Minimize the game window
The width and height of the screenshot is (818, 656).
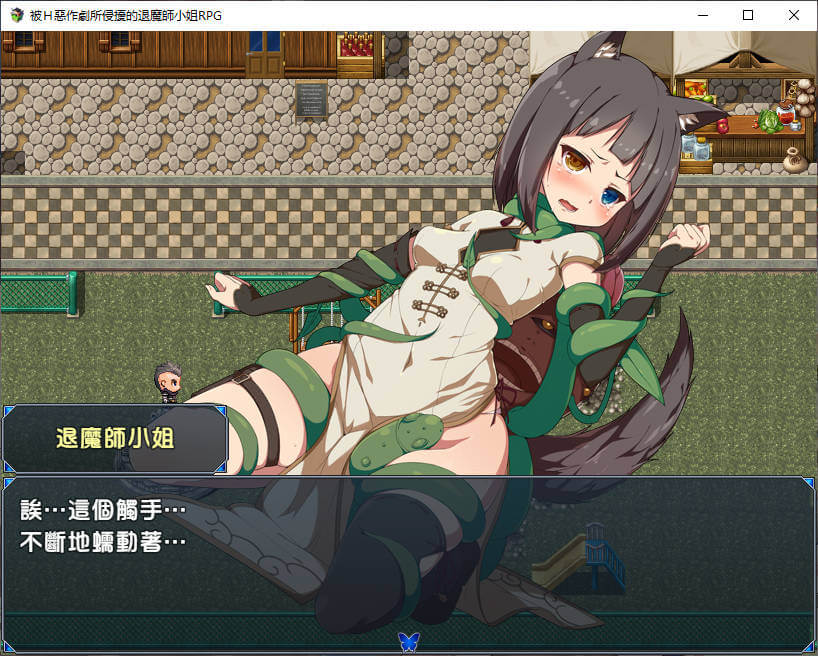pos(702,15)
